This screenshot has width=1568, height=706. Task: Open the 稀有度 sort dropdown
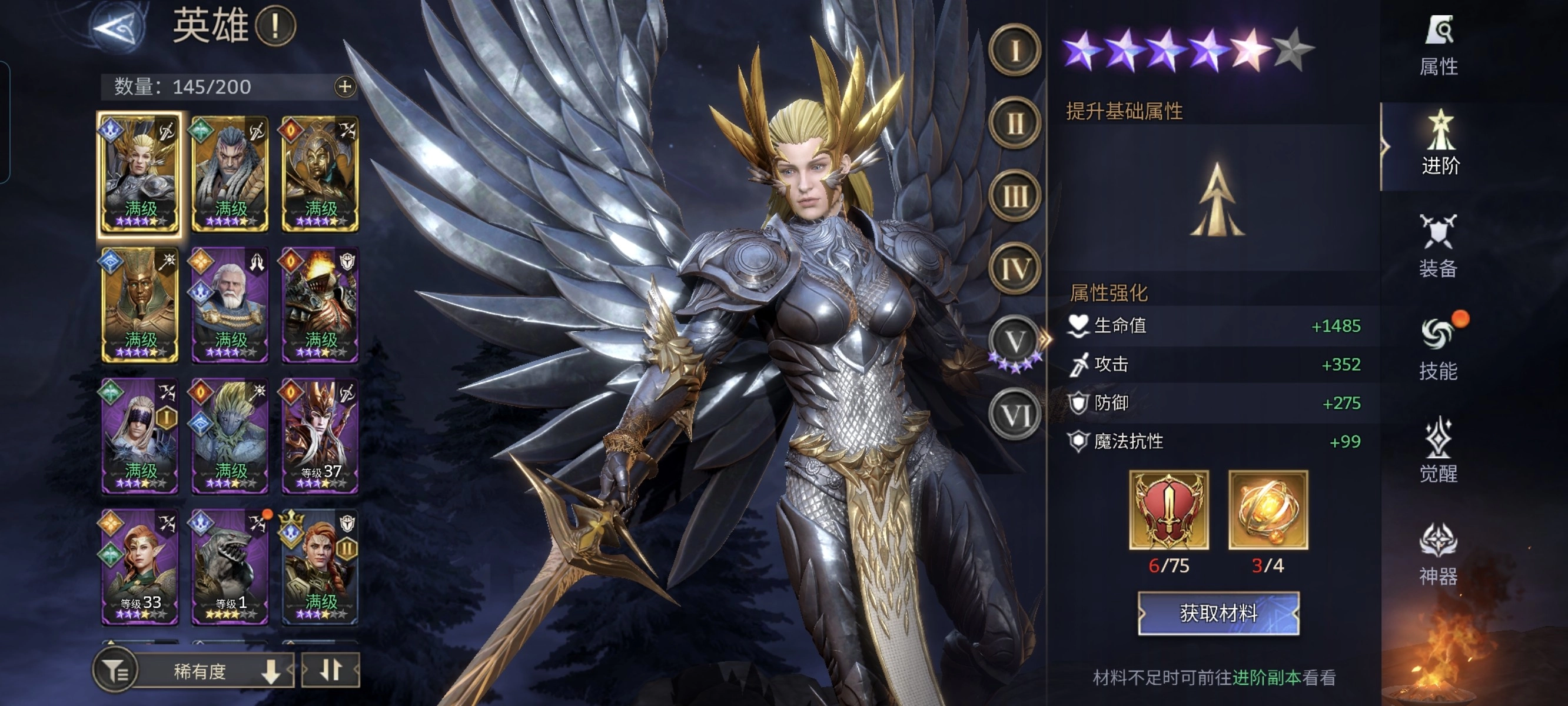pyautogui.click(x=213, y=671)
